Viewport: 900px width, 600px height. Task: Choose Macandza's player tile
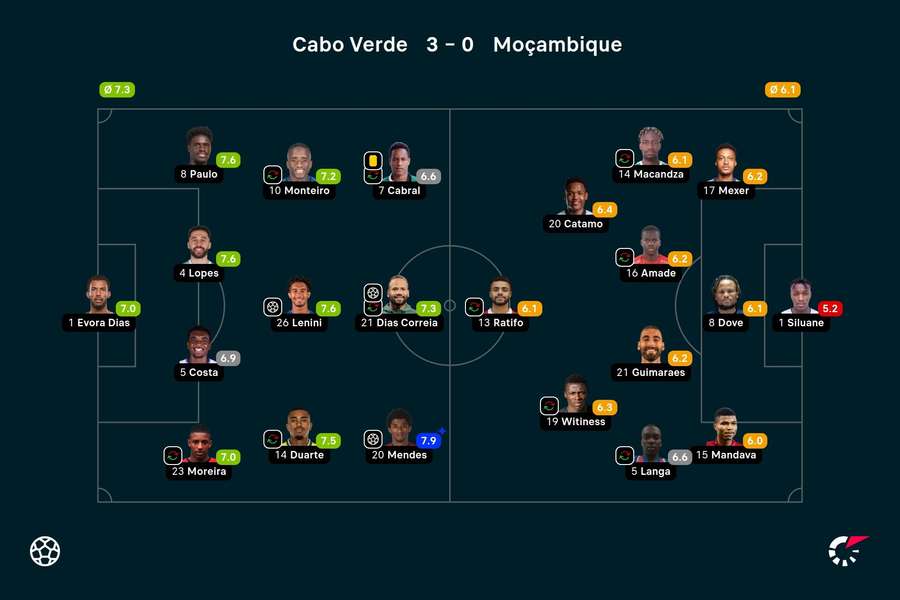pos(651,148)
